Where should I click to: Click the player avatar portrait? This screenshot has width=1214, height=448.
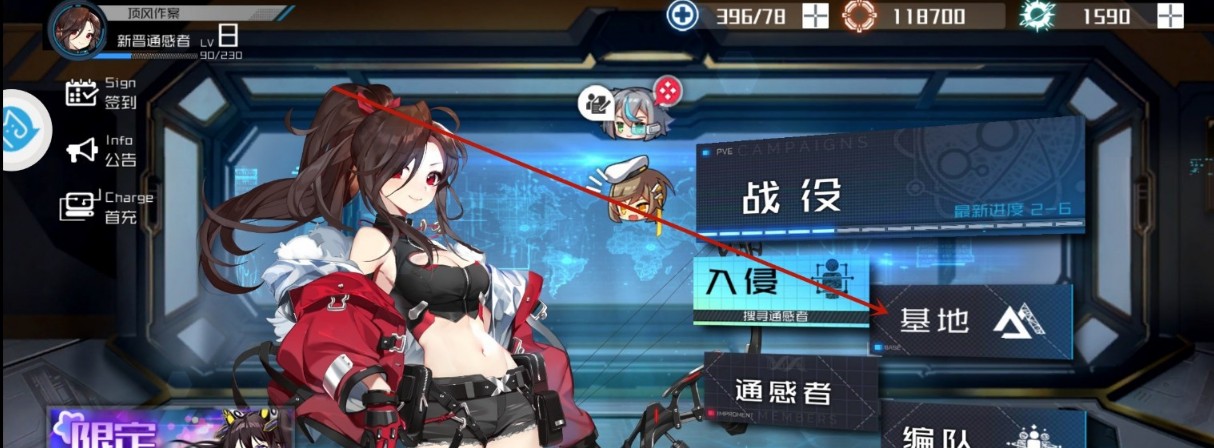[78, 27]
